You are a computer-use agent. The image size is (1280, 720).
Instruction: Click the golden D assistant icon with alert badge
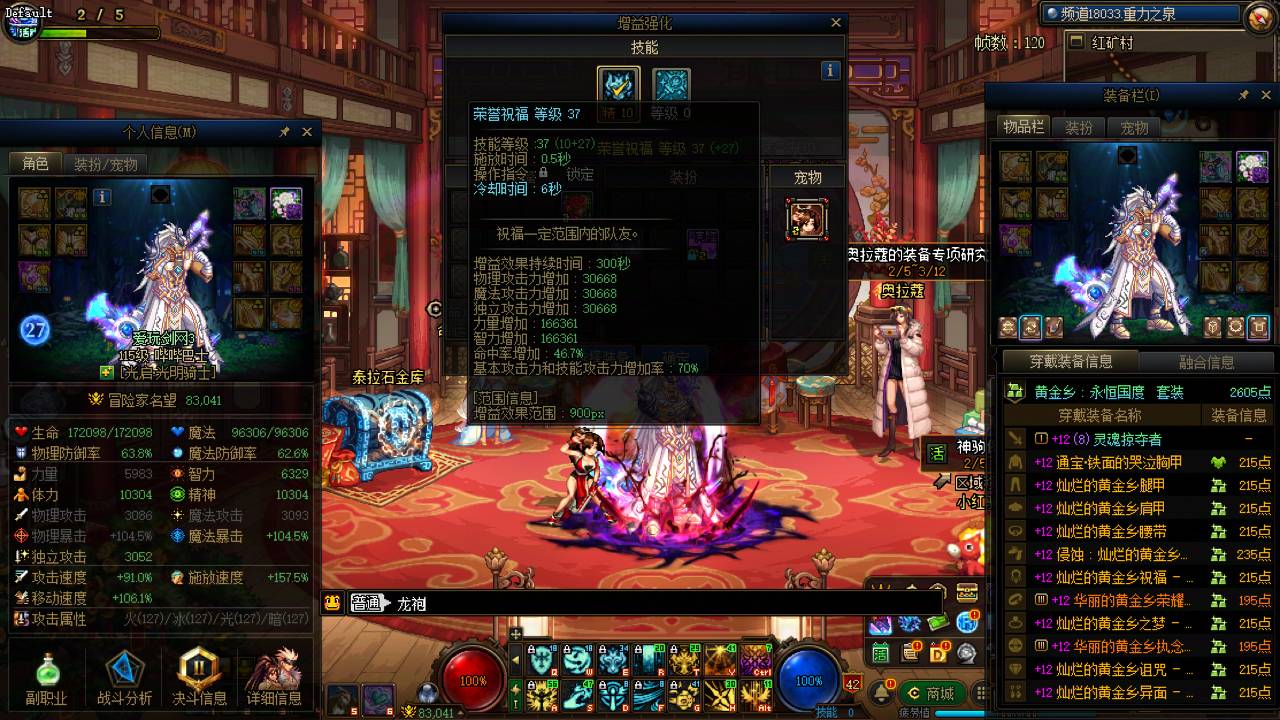938,653
